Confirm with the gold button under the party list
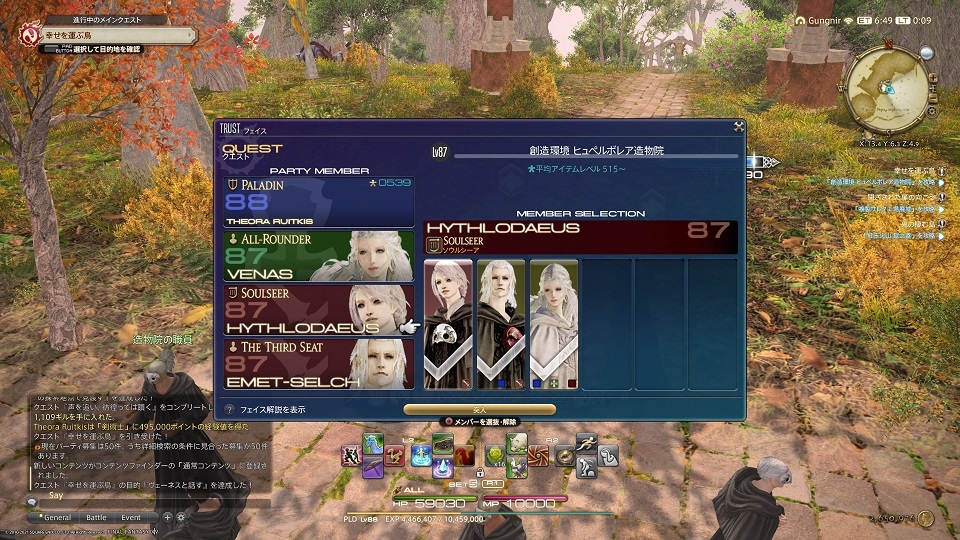Viewport: 960px width, 540px height. coord(479,409)
